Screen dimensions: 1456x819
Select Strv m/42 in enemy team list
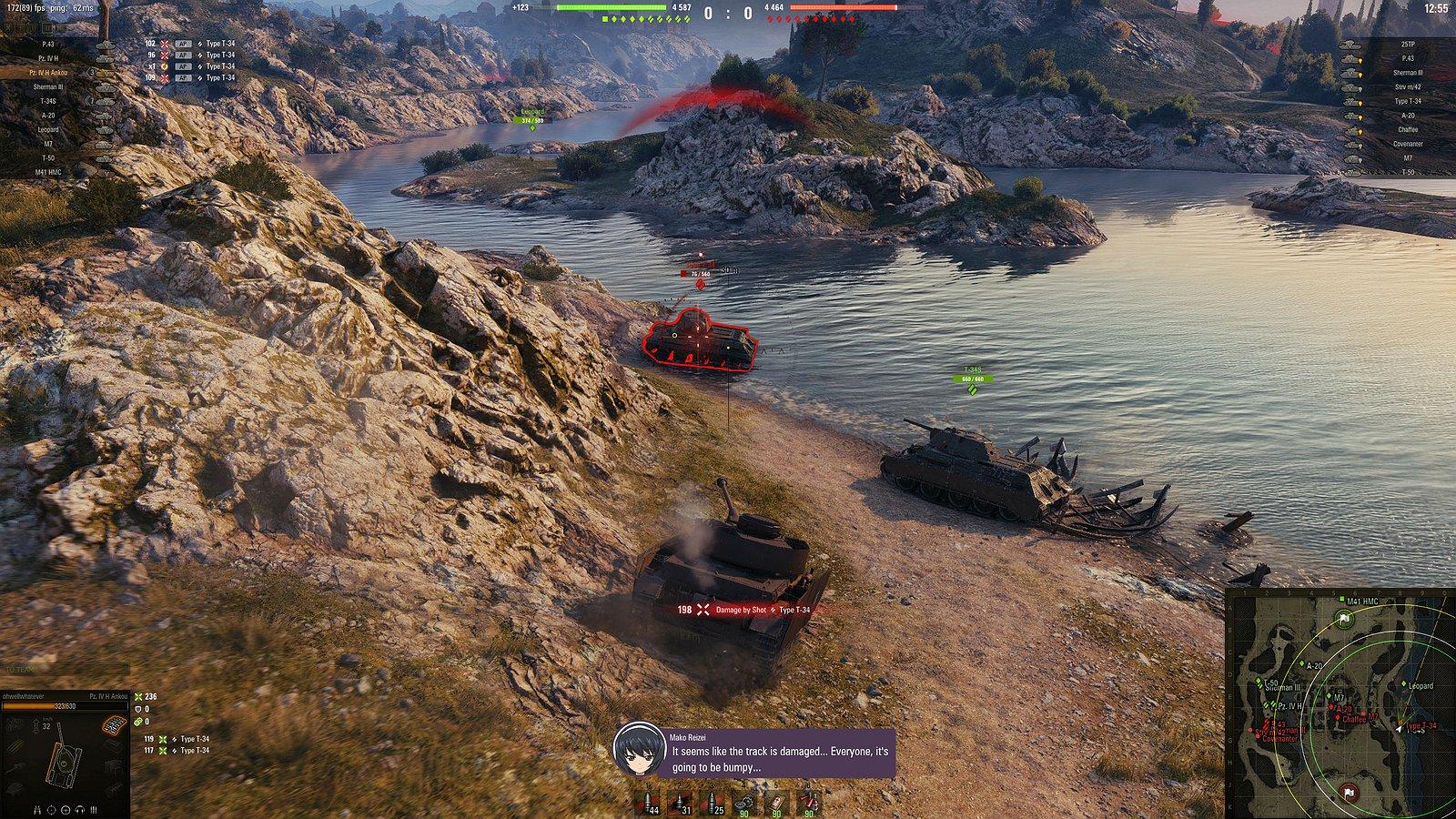pyautogui.click(x=1408, y=87)
